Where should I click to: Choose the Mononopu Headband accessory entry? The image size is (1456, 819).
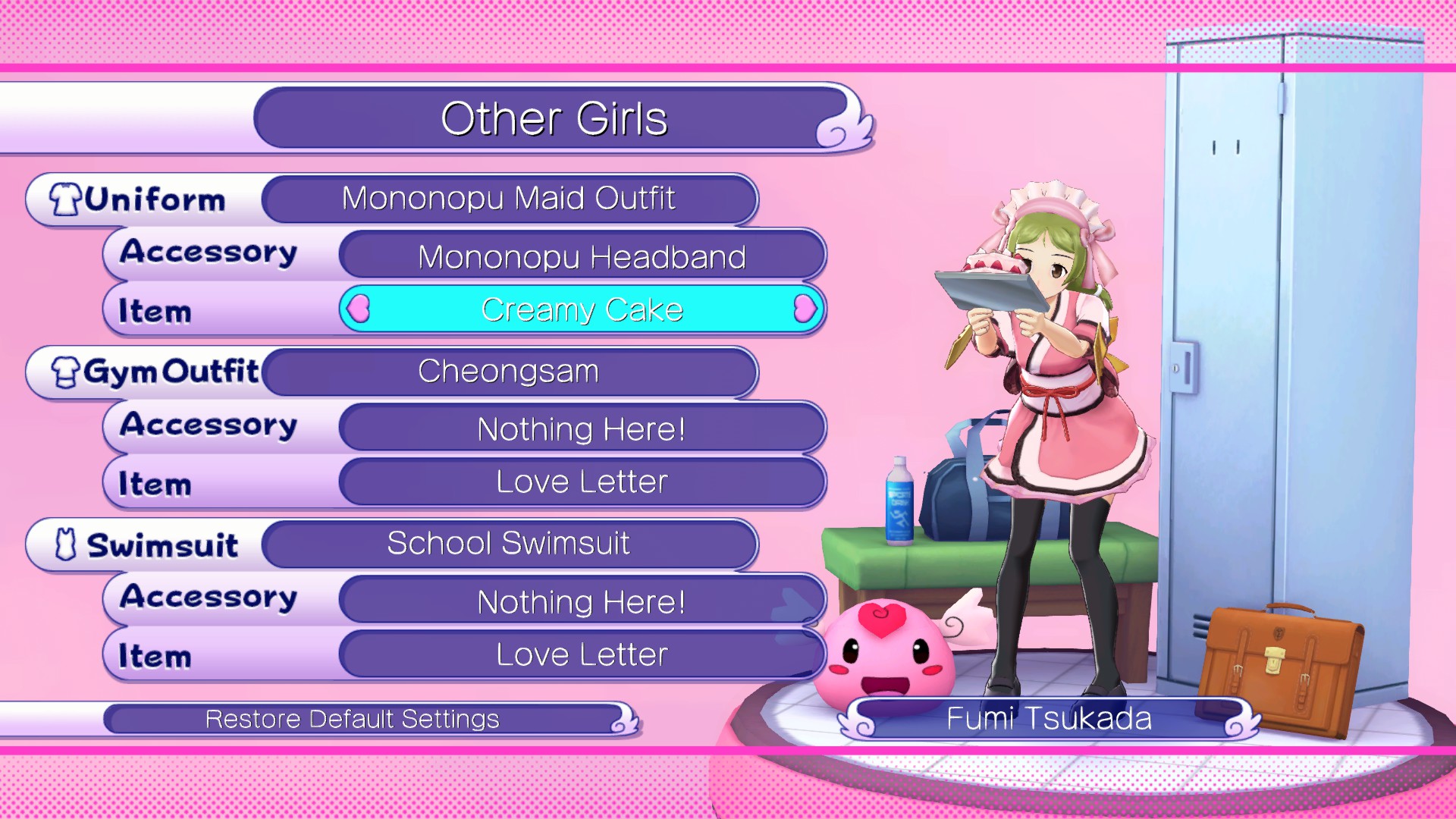point(582,257)
